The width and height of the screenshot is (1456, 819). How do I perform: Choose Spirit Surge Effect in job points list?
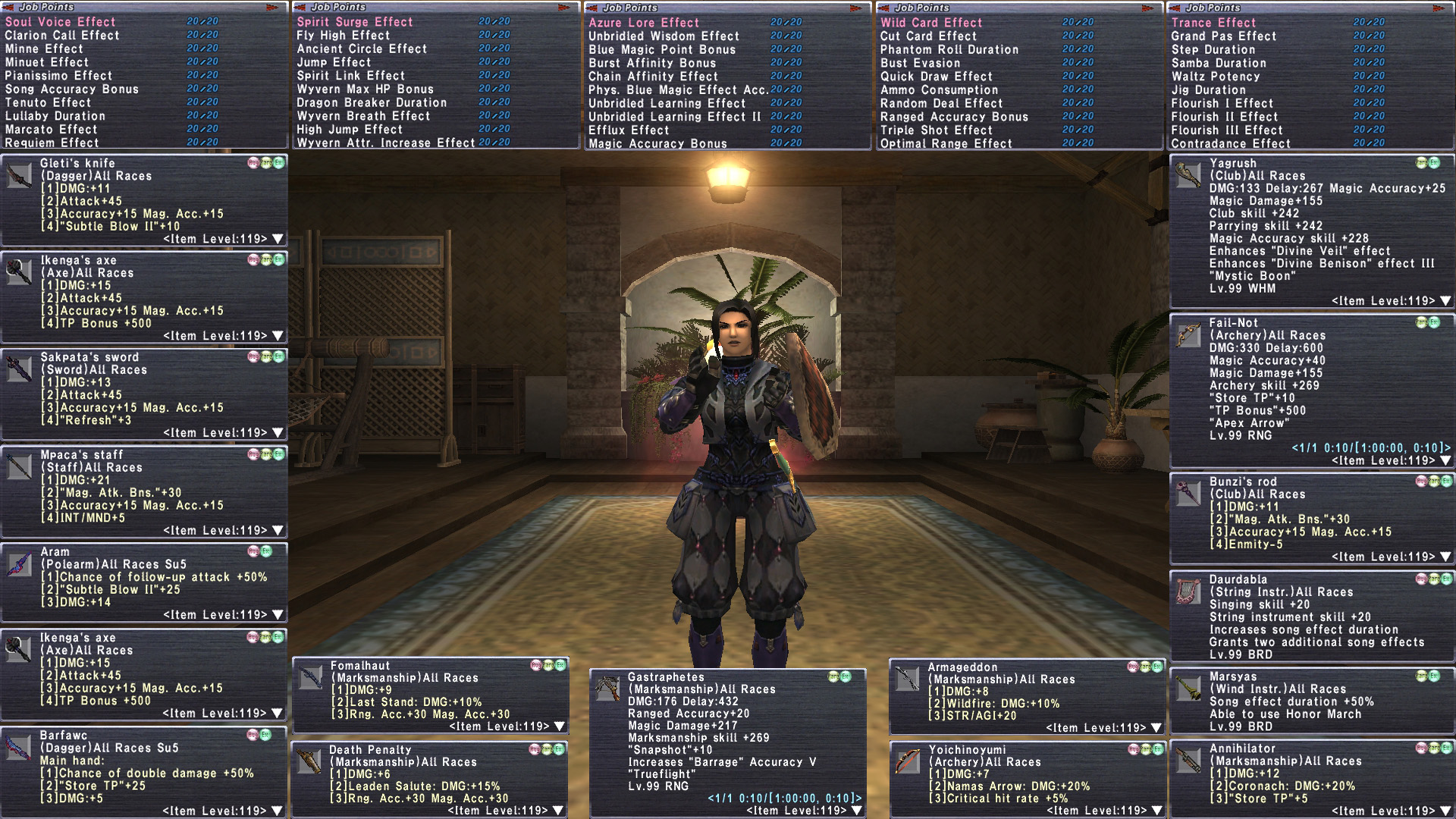[355, 22]
